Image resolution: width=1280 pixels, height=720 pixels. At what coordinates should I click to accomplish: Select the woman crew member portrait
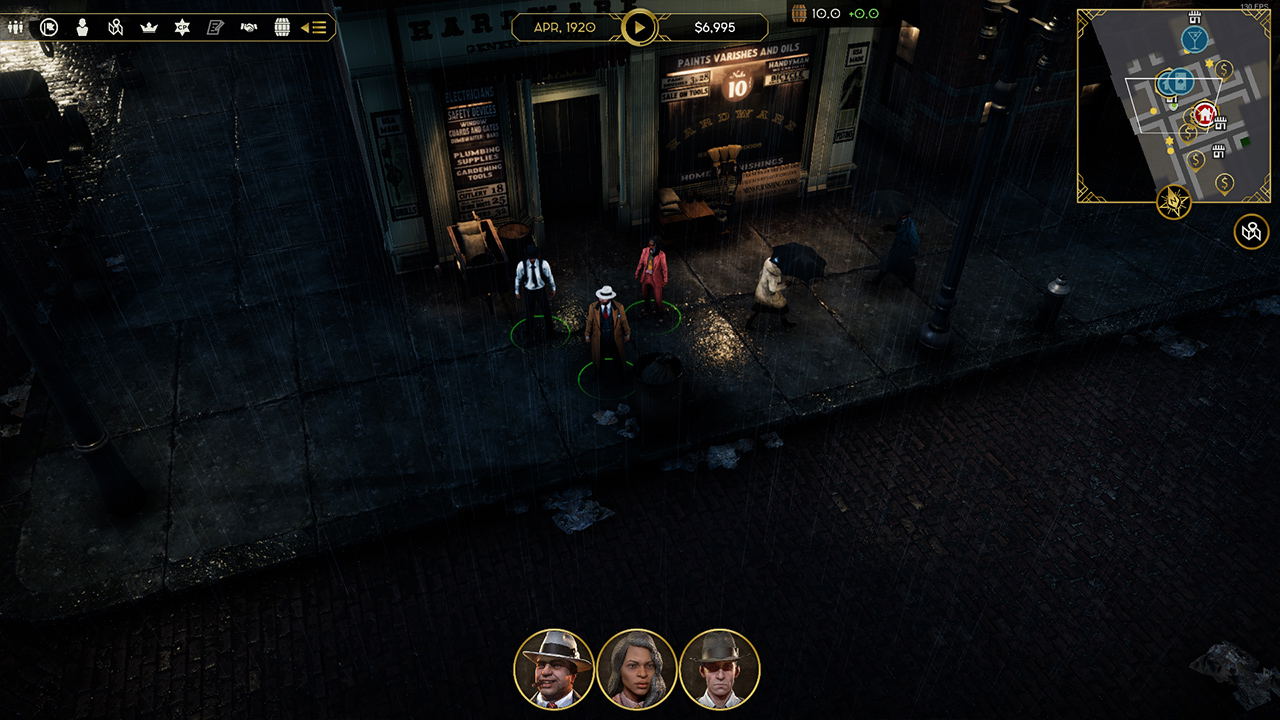pos(637,669)
